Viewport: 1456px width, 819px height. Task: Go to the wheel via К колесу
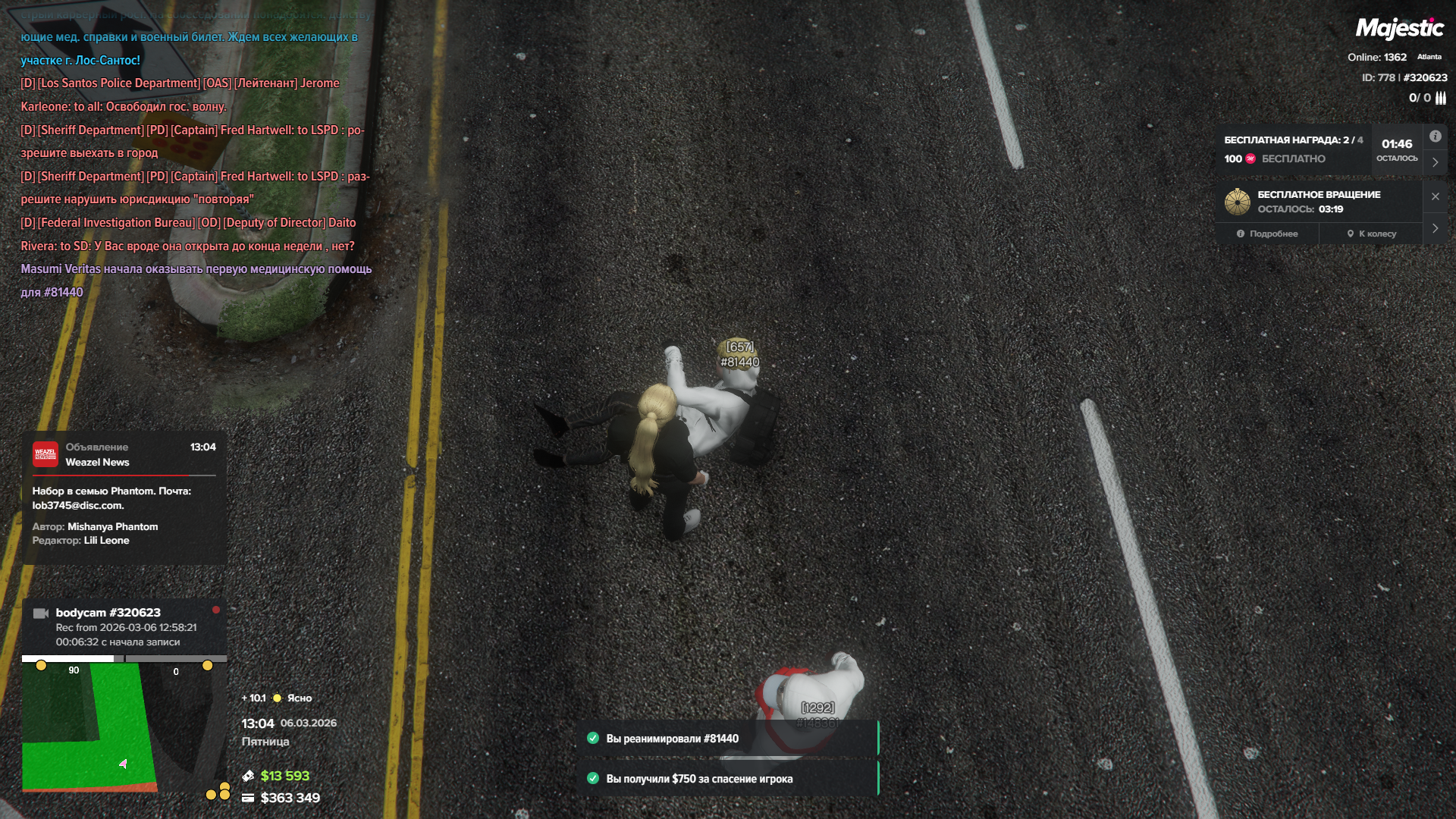tap(1371, 234)
